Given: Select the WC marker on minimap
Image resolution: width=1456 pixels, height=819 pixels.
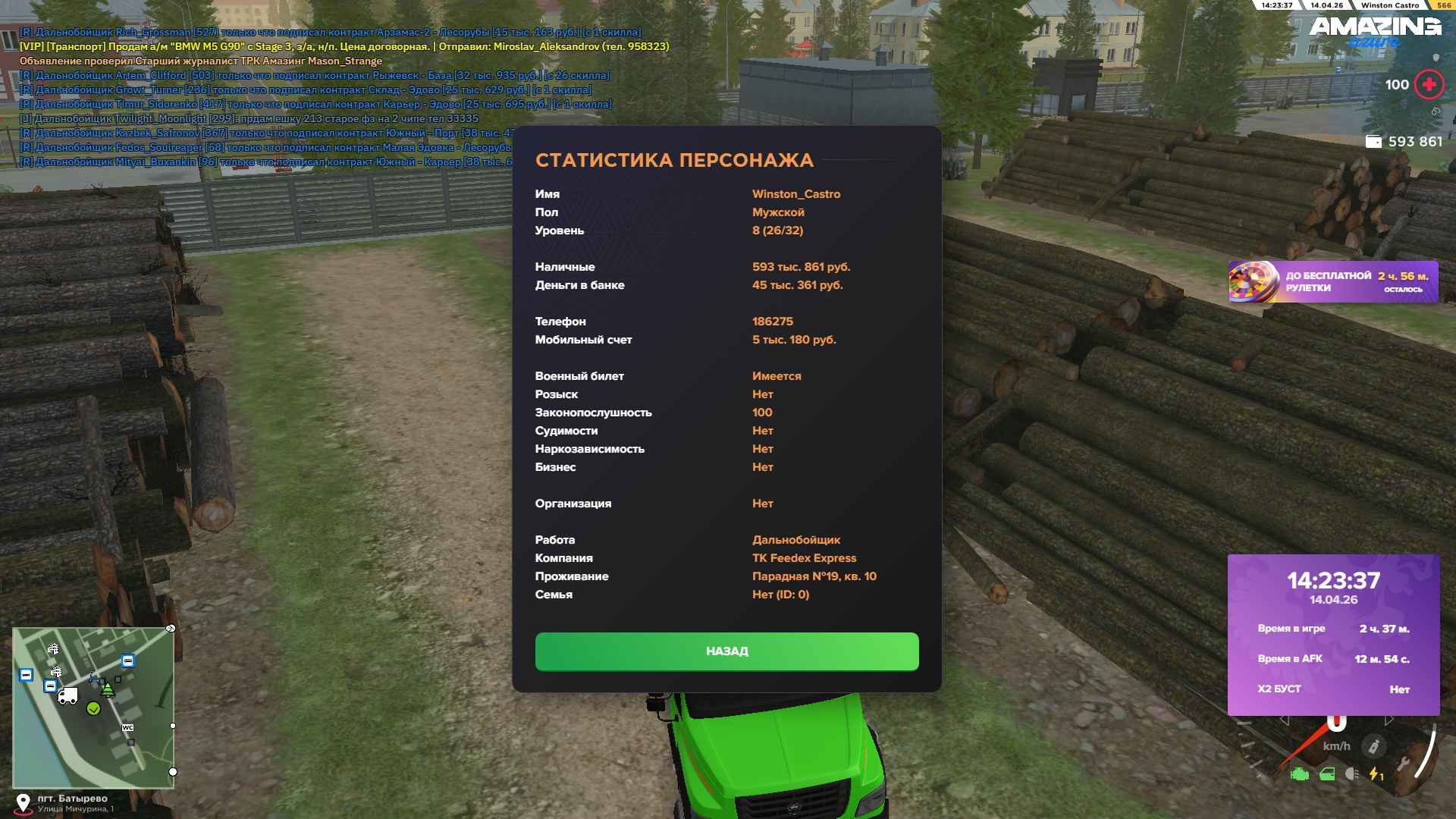Looking at the screenshot, I should coord(127,728).
